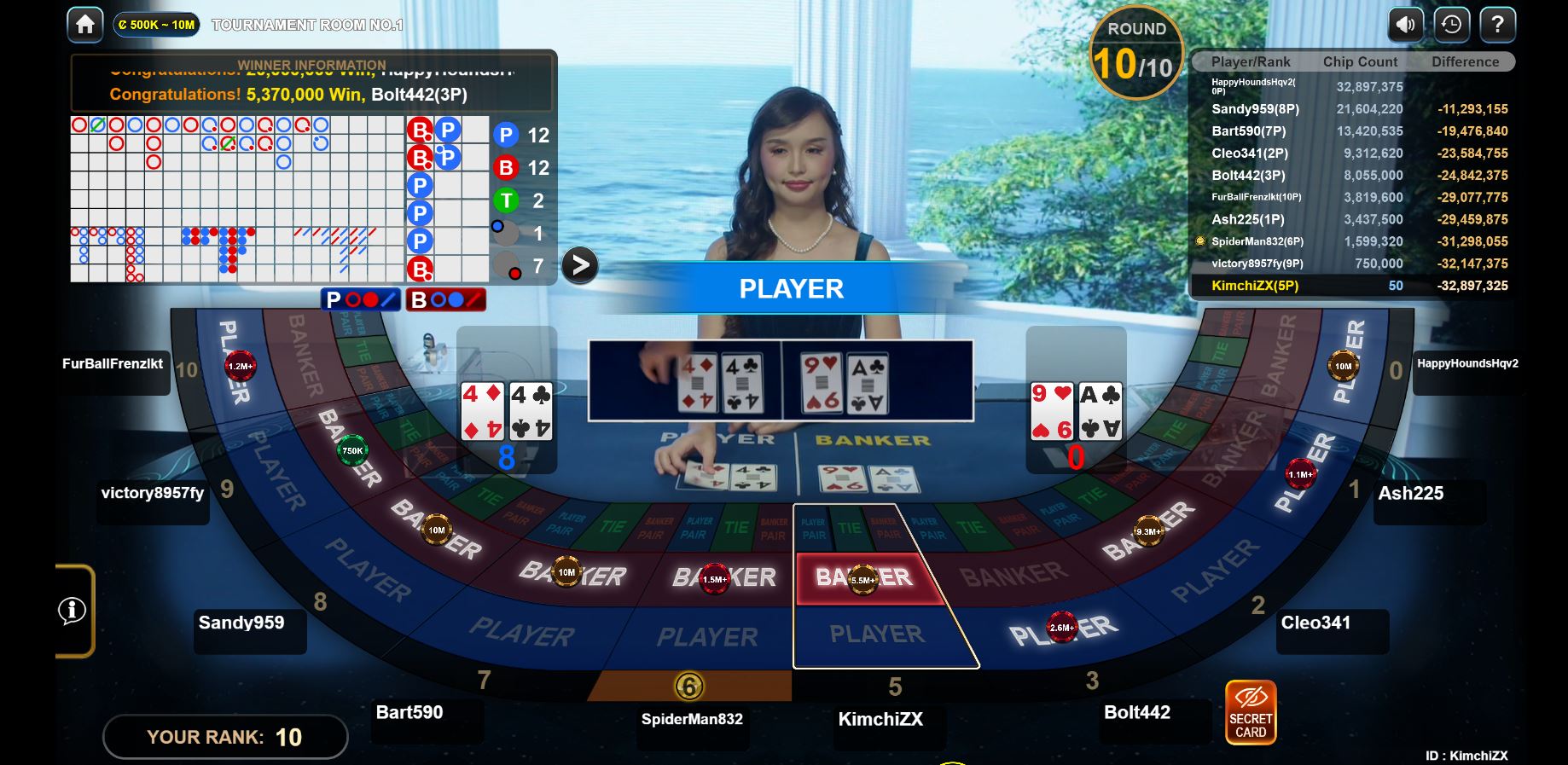Select the SpiderMan832 seat 6 marker
The height and width of the screenshot is (765, 1568).
pyautogui.click(x=689, y=686)
